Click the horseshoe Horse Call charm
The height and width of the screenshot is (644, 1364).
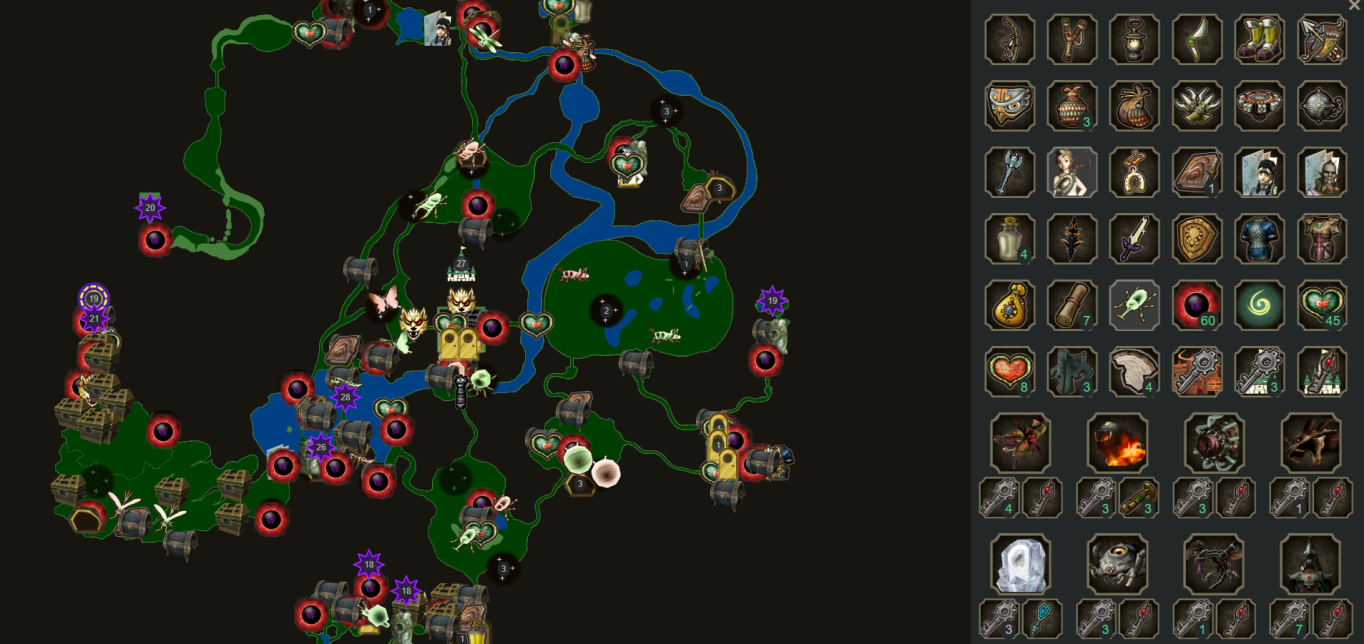(1134, 172)
